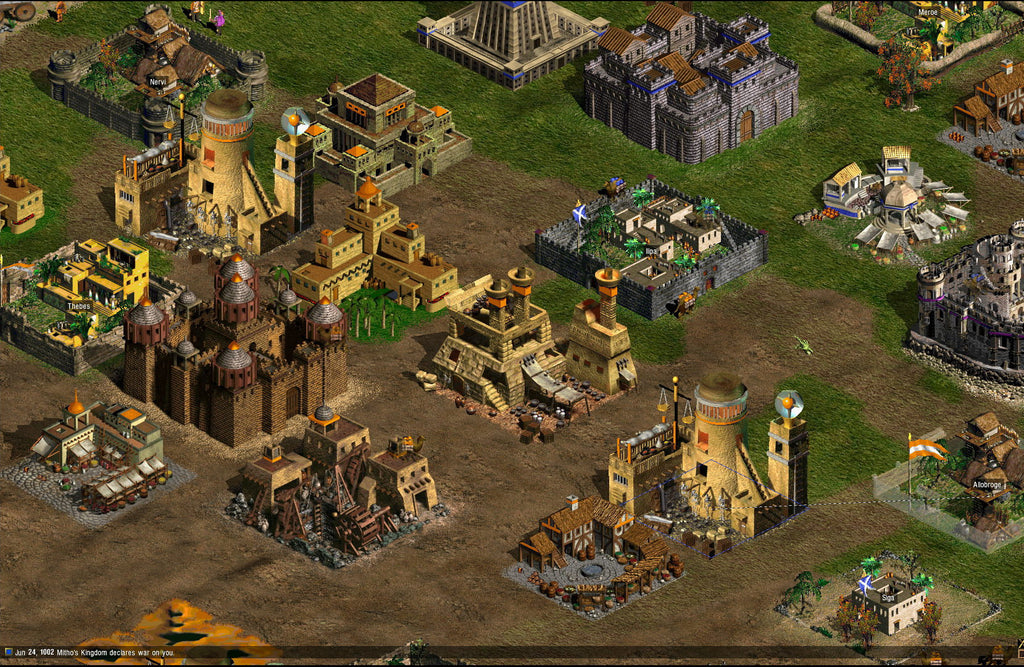Viewport: 1024px width, 667px height.
Task: Select the Thebes city name label
Action: tap(79, 305)
